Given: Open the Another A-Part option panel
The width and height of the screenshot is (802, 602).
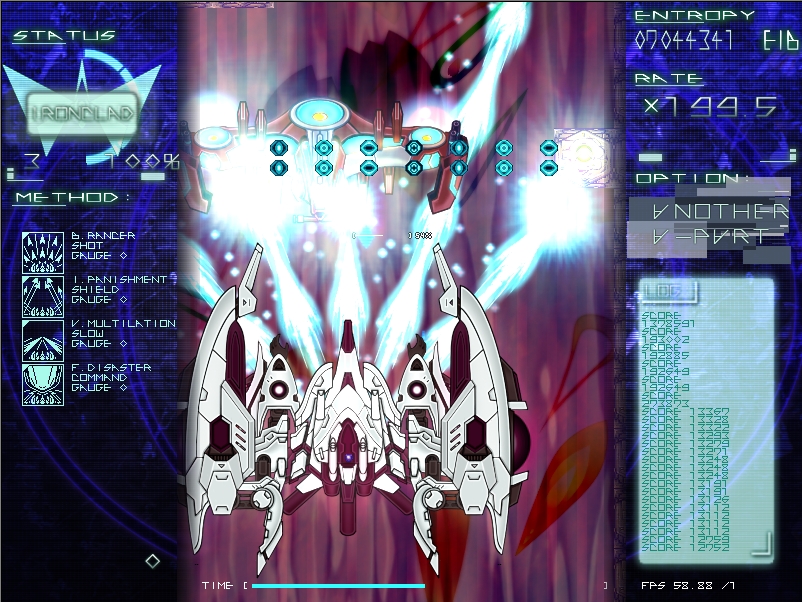Looking at the screenshot, I should 708,224.
